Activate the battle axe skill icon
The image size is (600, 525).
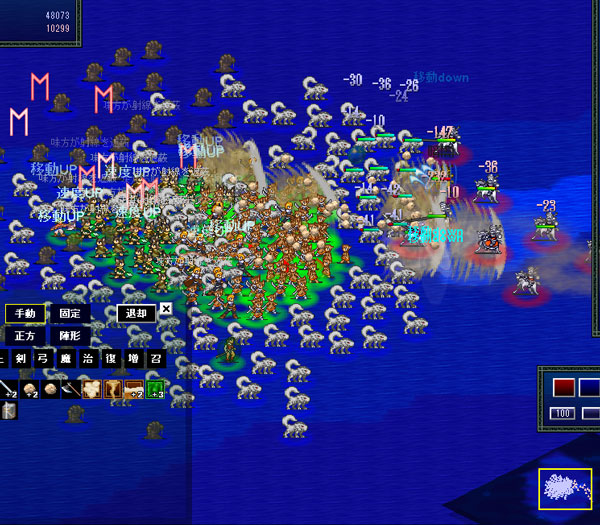(71, 388)
